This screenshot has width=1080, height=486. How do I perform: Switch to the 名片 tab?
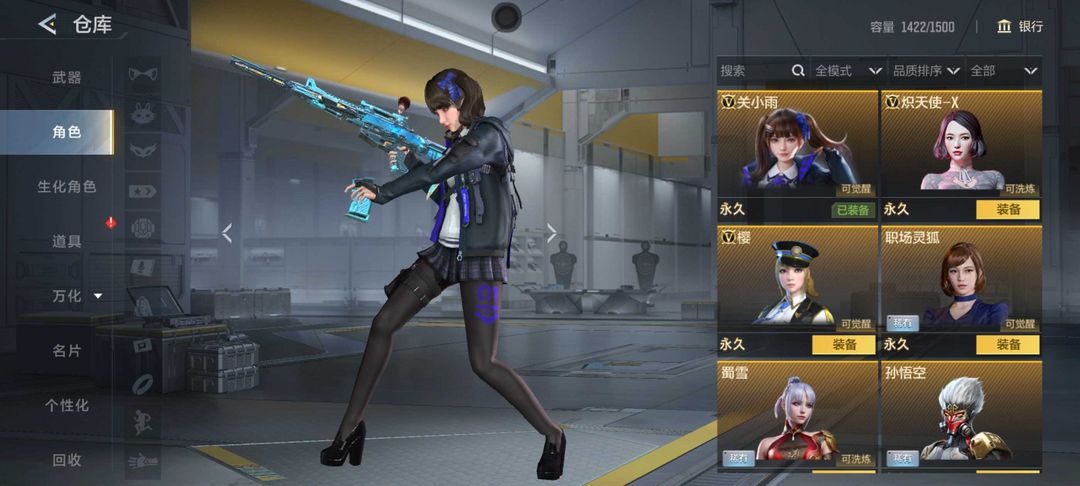pyautogui.click(x=66, y=351)
